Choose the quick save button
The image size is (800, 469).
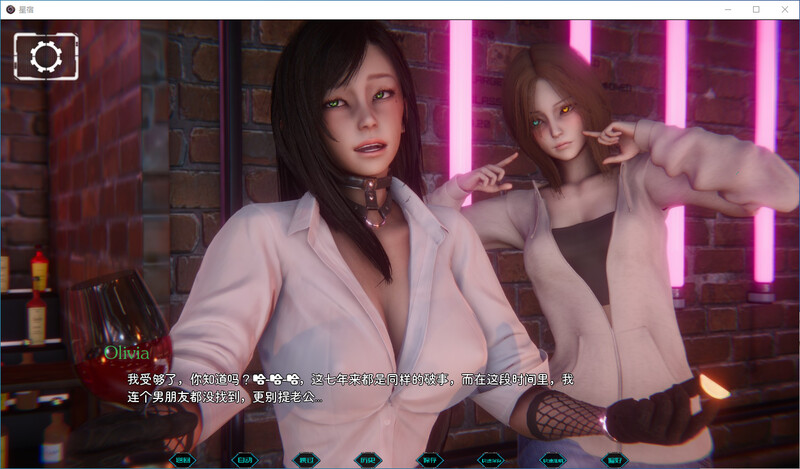pos(491,460)
